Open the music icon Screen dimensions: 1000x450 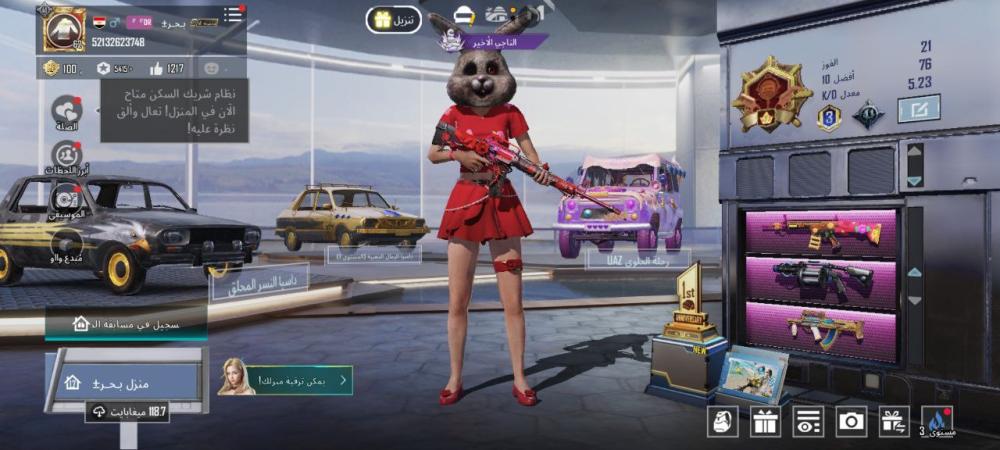point(67,198)
